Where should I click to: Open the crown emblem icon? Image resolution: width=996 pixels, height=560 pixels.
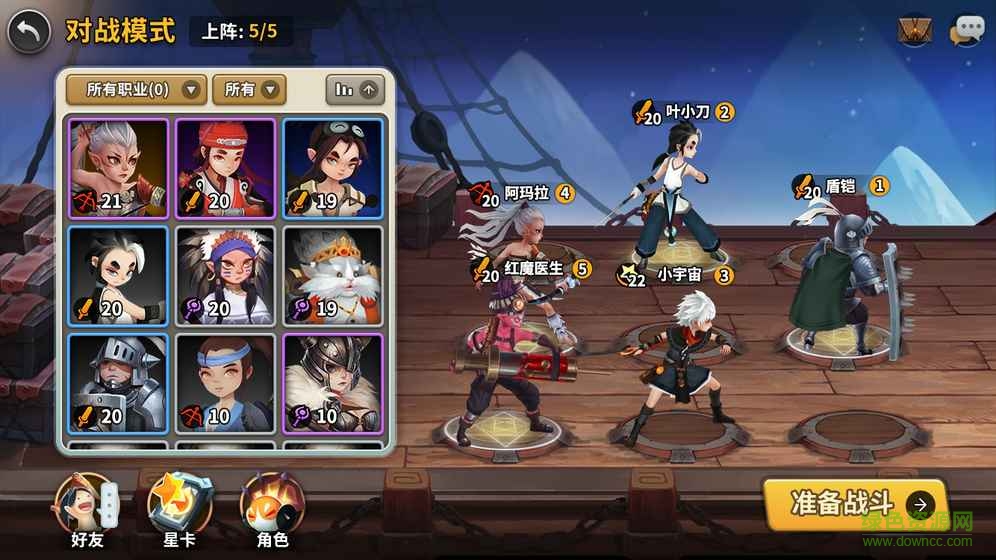(x=915, y=31)
